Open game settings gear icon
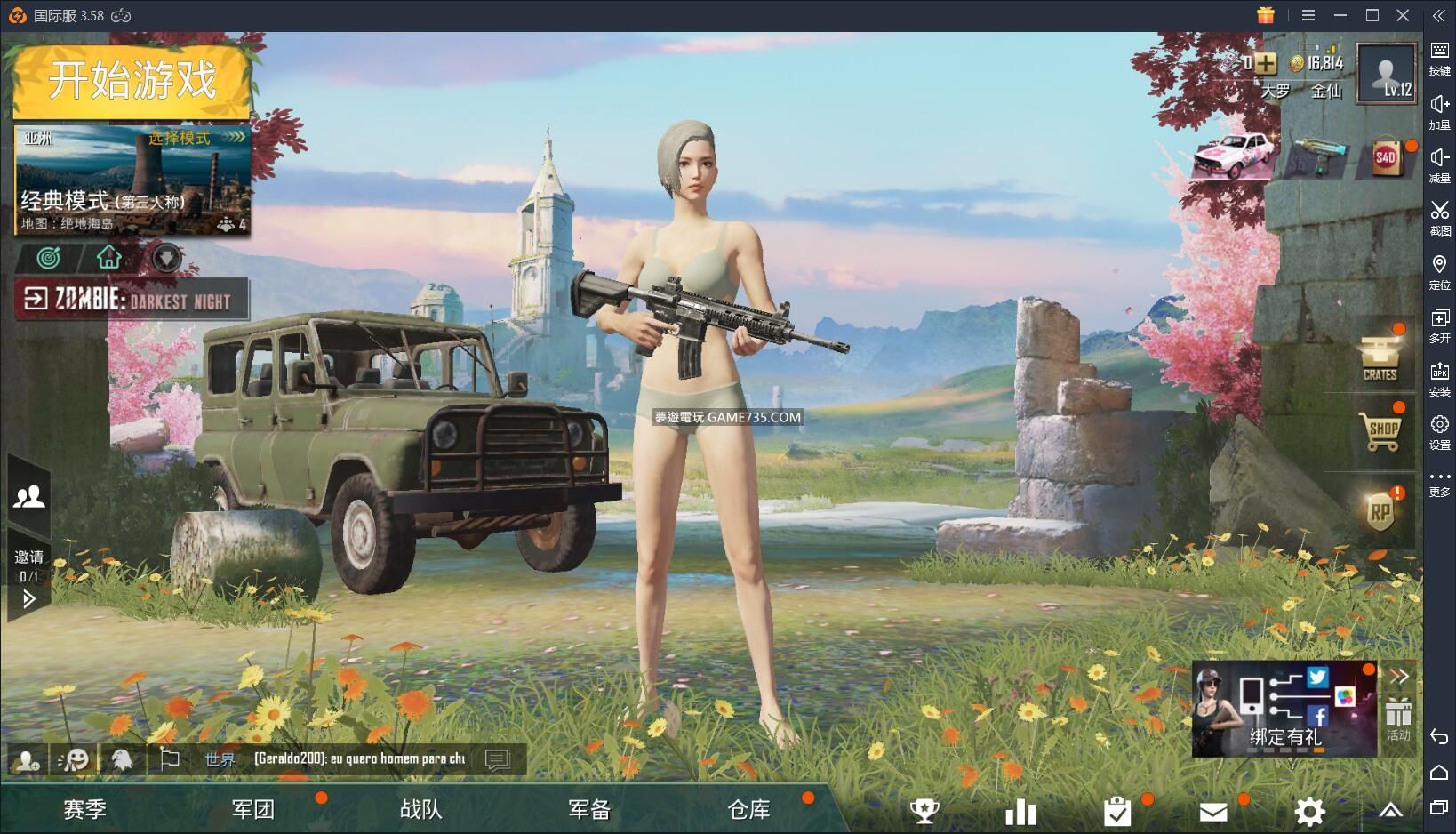The height and width of the screenshot is (834, 1456). (x=1309, y=811)
